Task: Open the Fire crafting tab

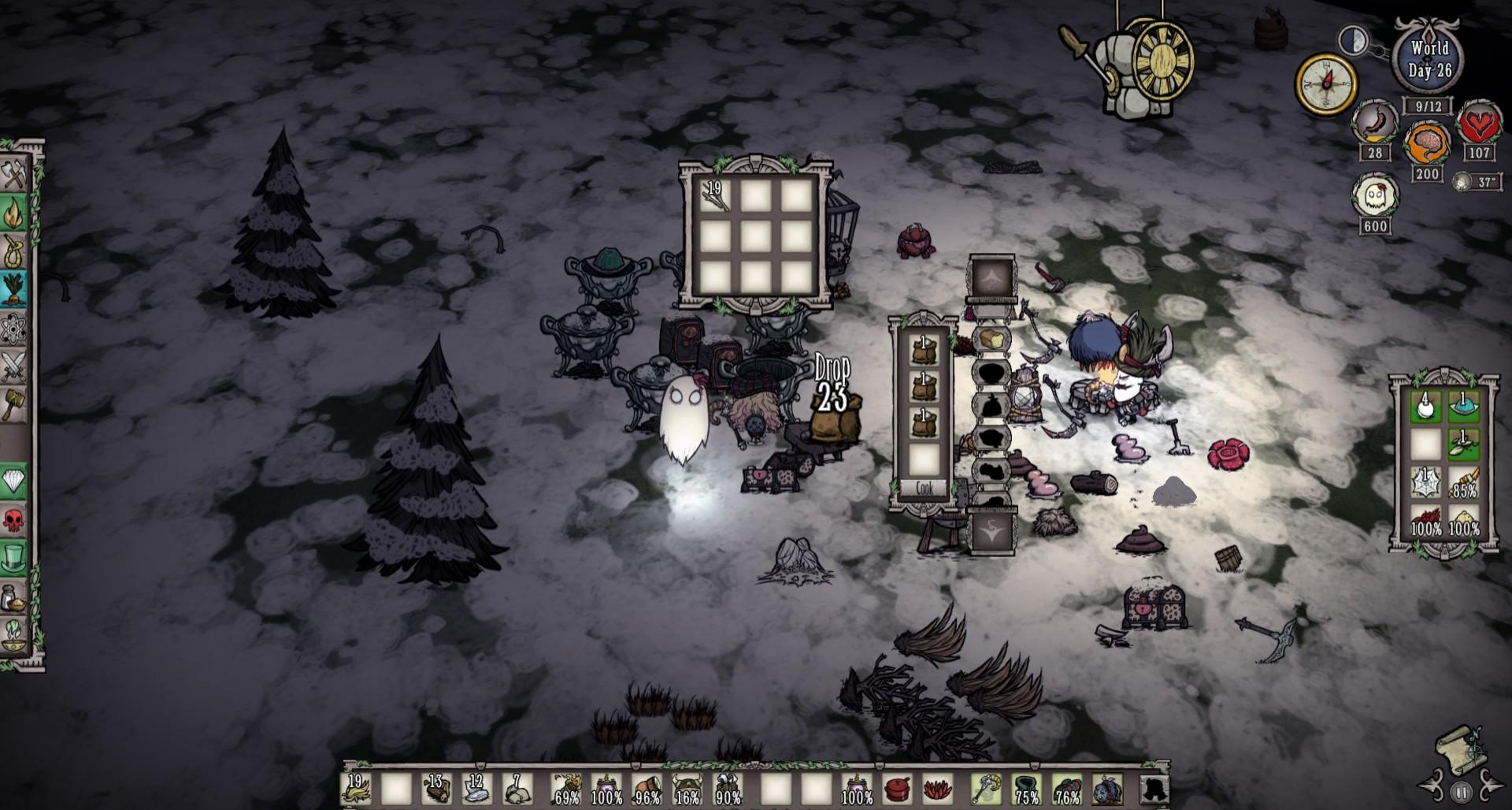Action: [x=15, y=213]
